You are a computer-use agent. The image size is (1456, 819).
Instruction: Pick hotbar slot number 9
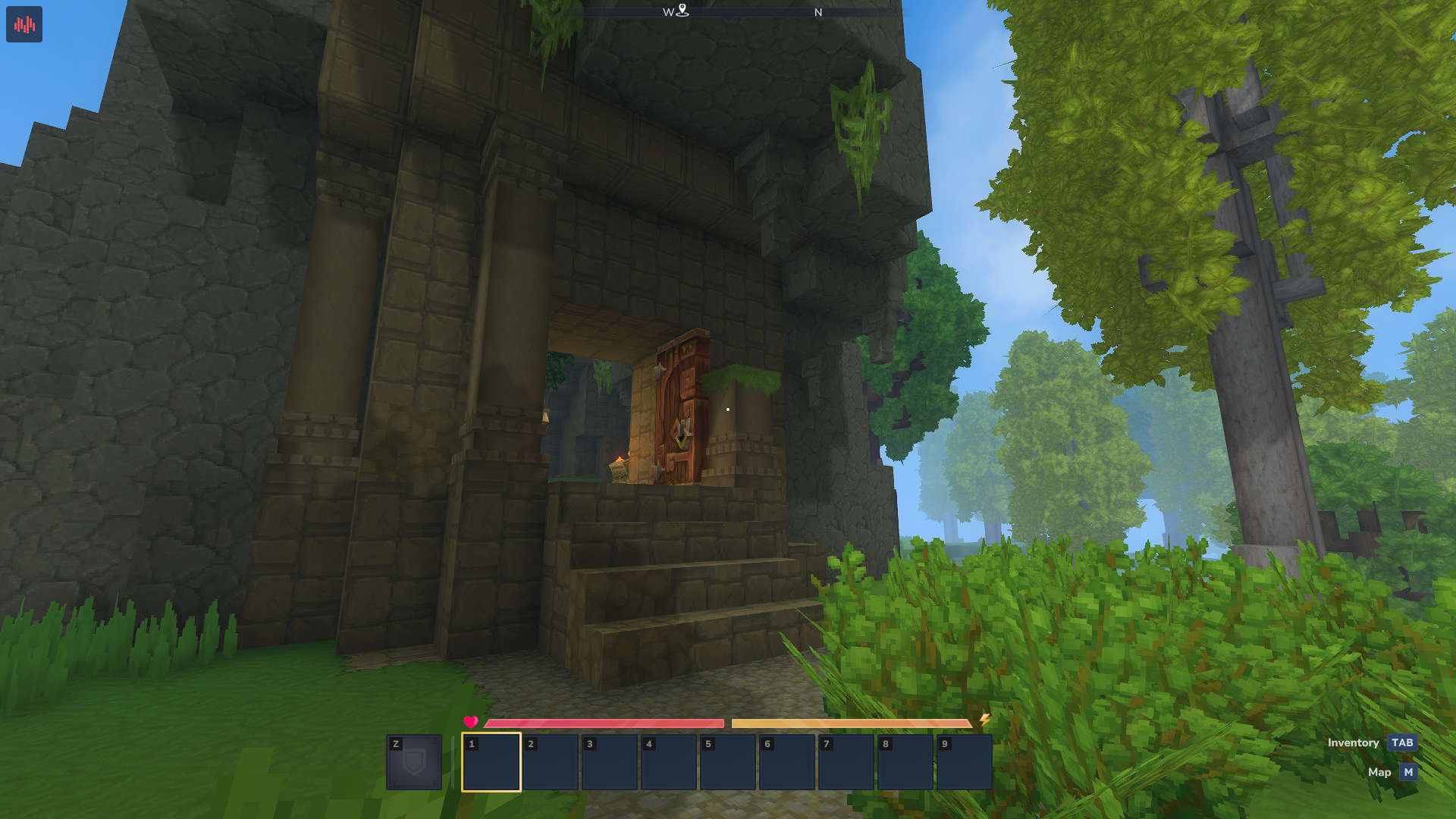[965, 762]
